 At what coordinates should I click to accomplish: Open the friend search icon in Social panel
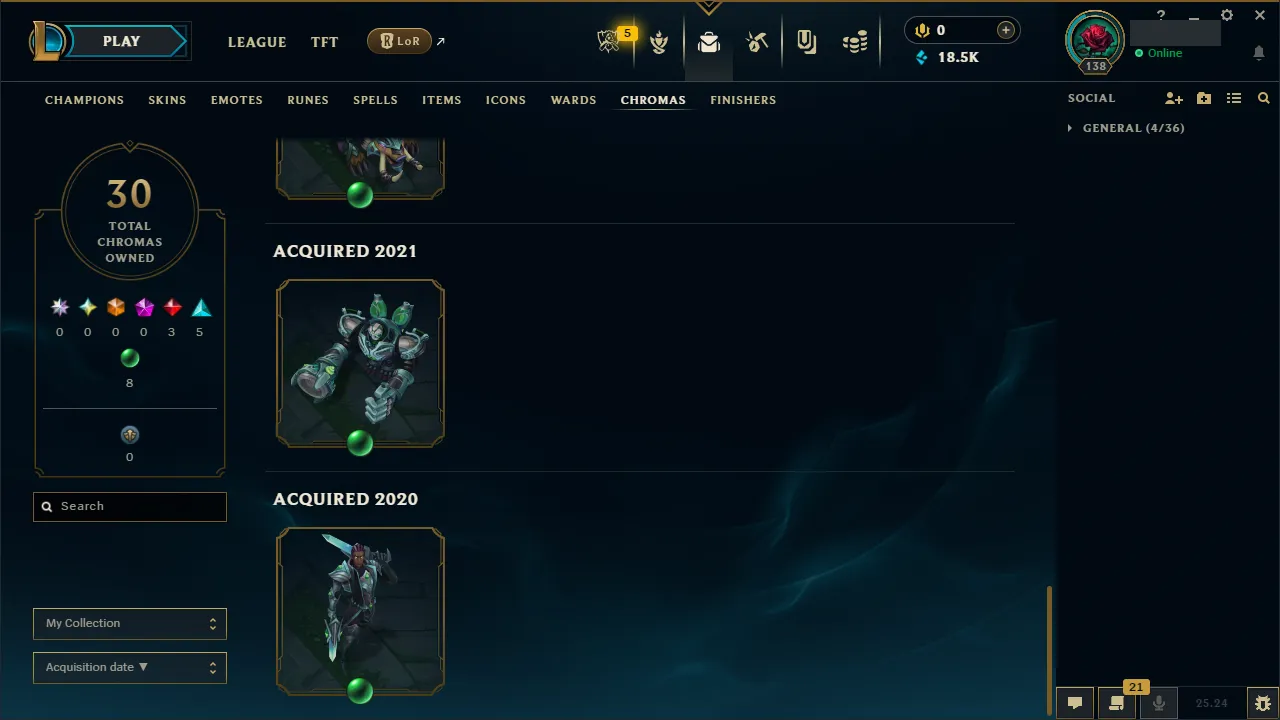point(1264,98)
